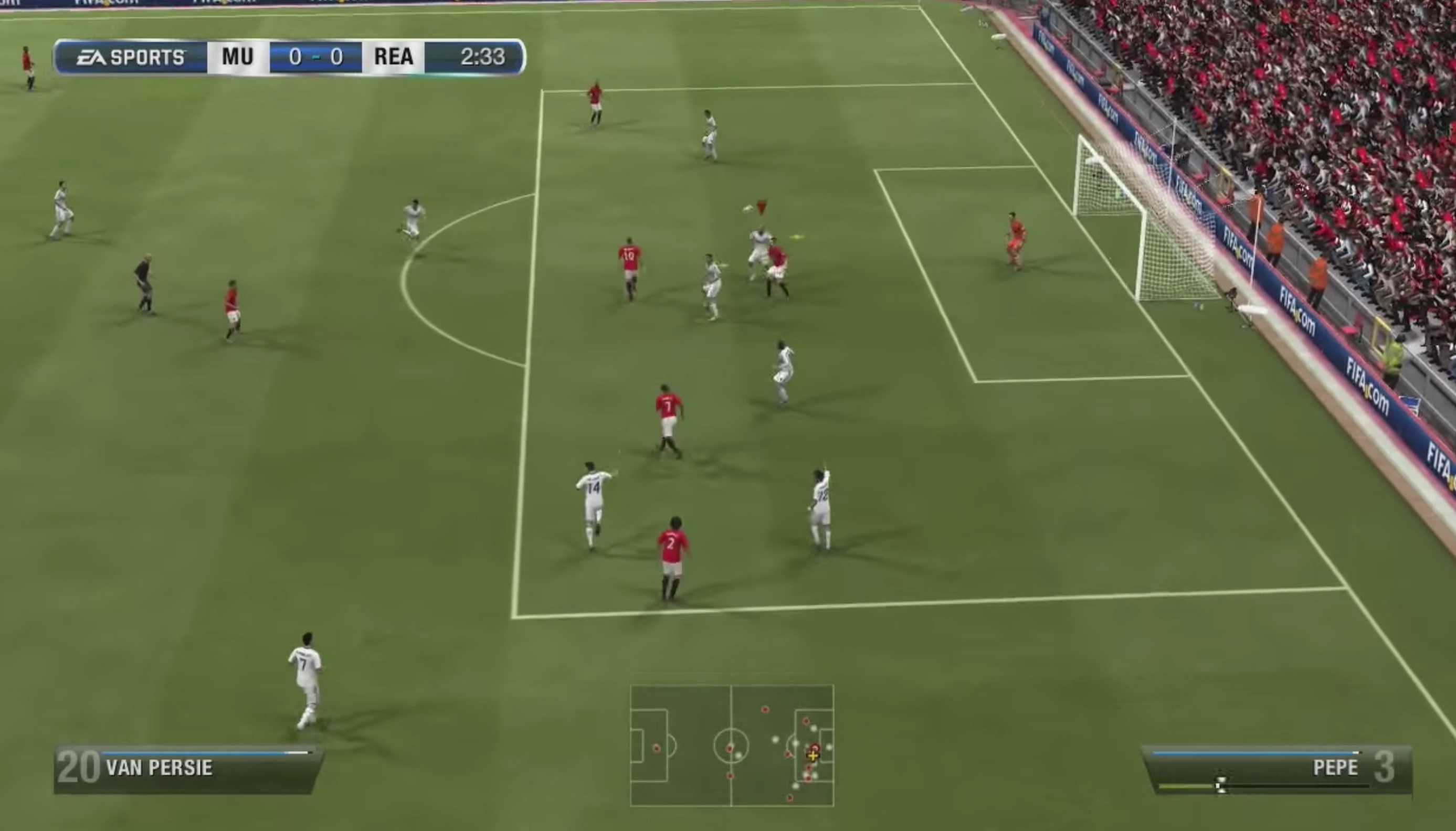The image size is (1456, 831).
Task: Select the Pepe player name panel
Action: [1276, 768]
